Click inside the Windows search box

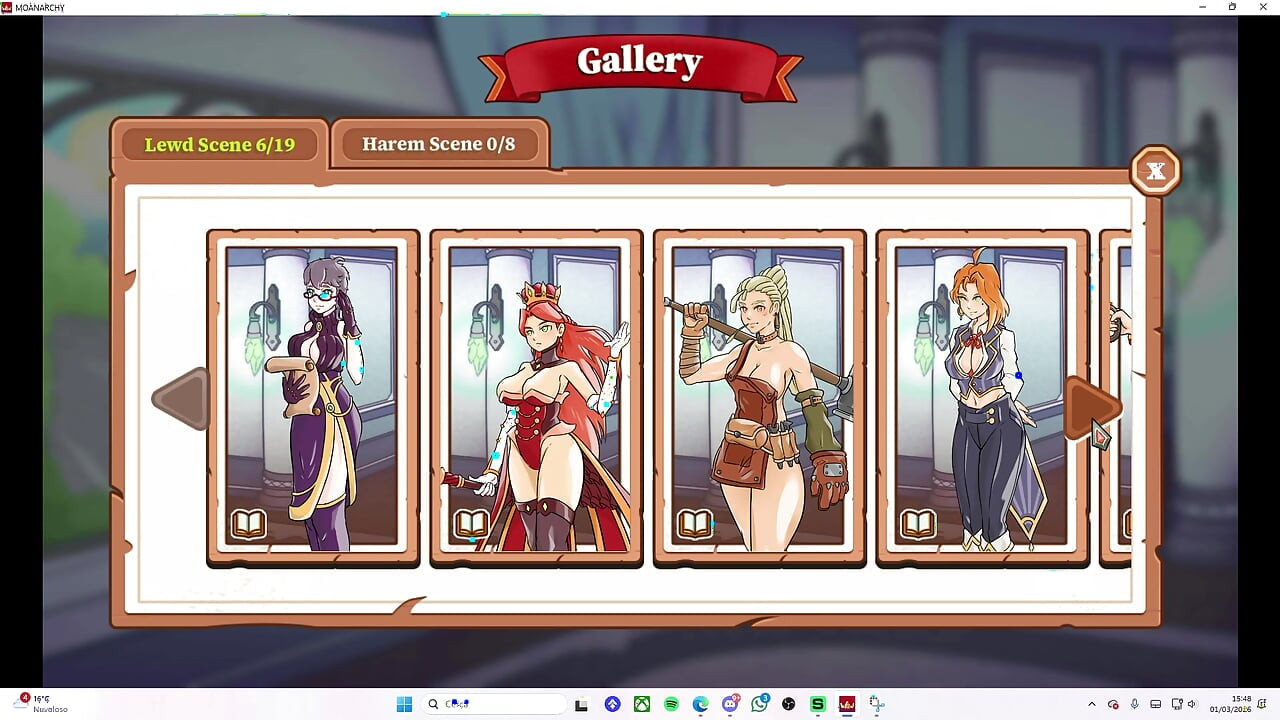(x=490, y=704)
